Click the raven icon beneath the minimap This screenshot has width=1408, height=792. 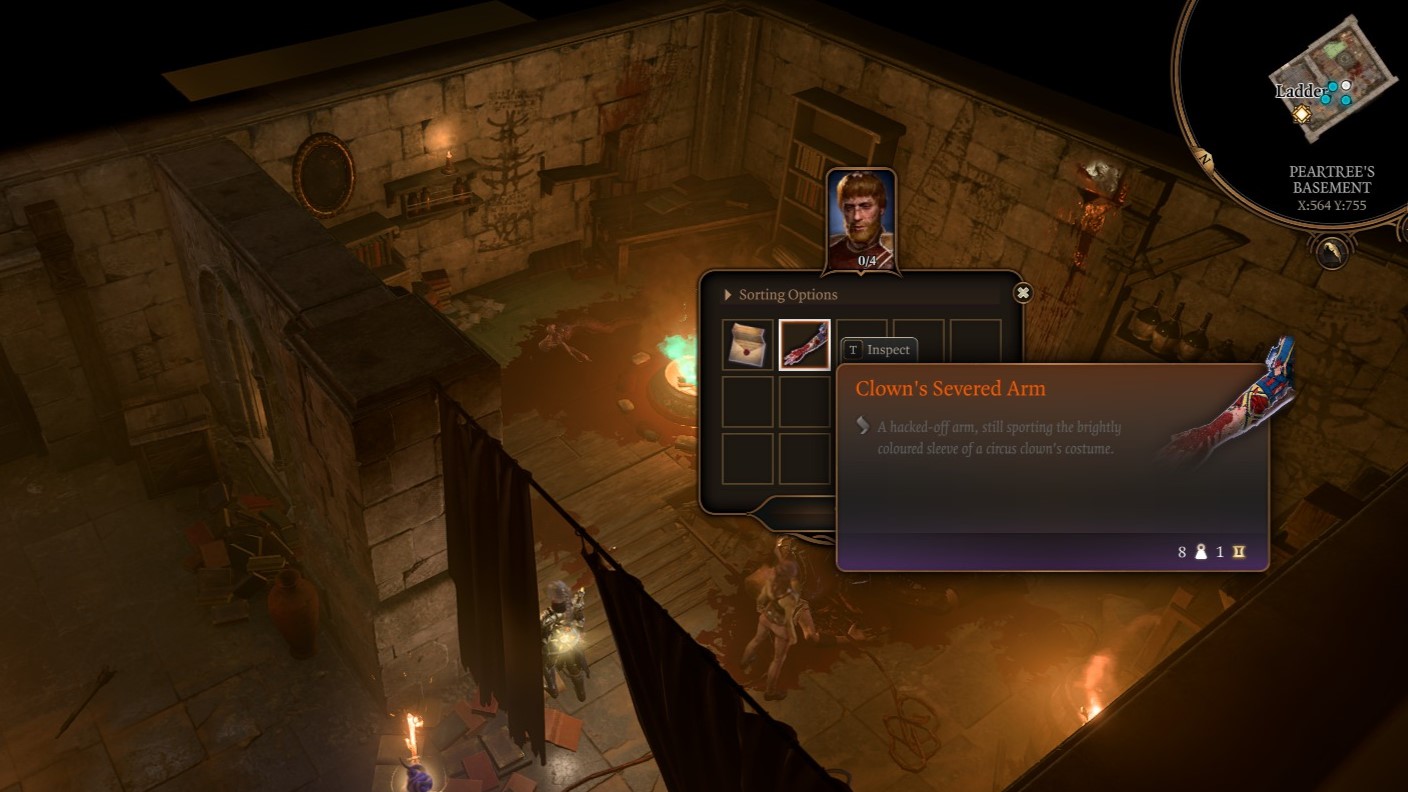(1331, 253)
